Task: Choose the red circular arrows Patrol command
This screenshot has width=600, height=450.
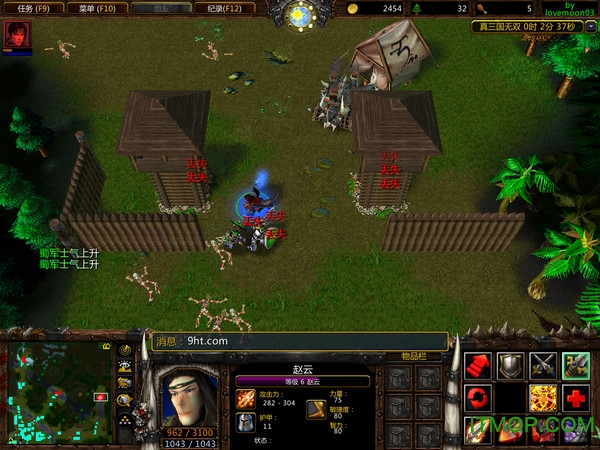Action: point(479,398)
